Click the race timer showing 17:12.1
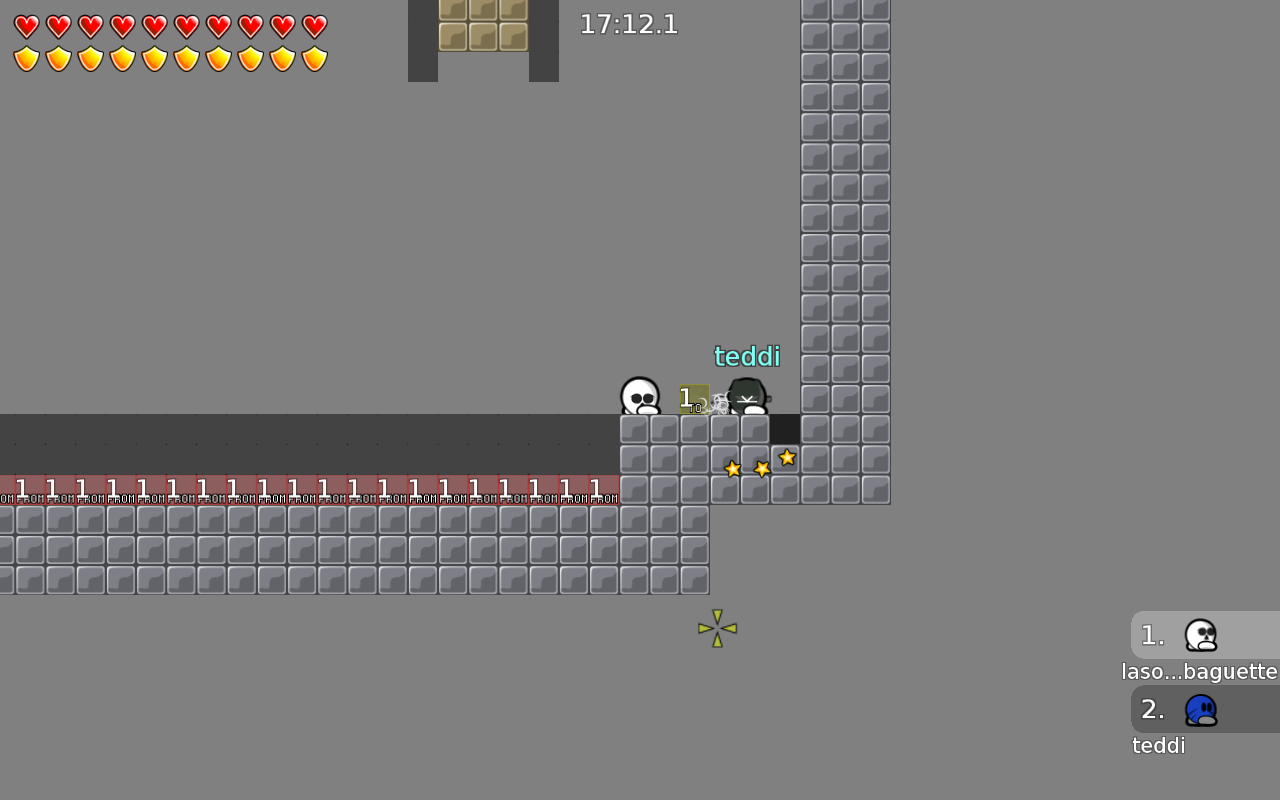This screenshot has width=1280, height=800. [628, 24]
